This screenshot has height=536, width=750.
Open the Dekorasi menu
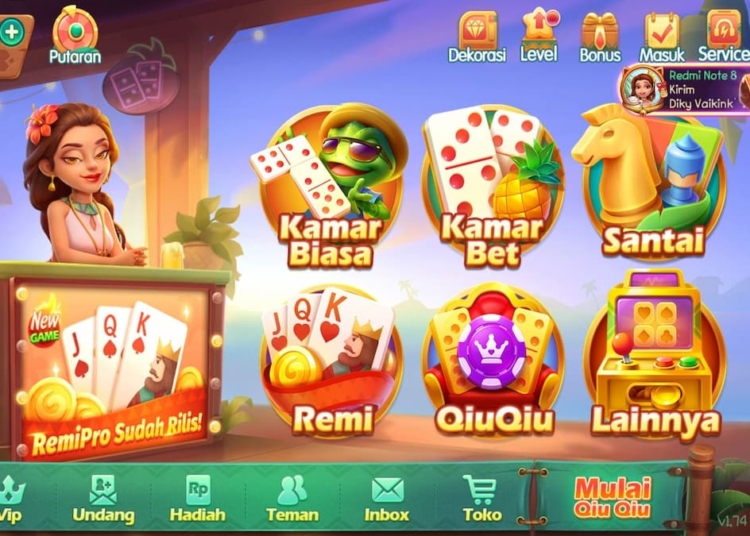(x=477, y=36)
